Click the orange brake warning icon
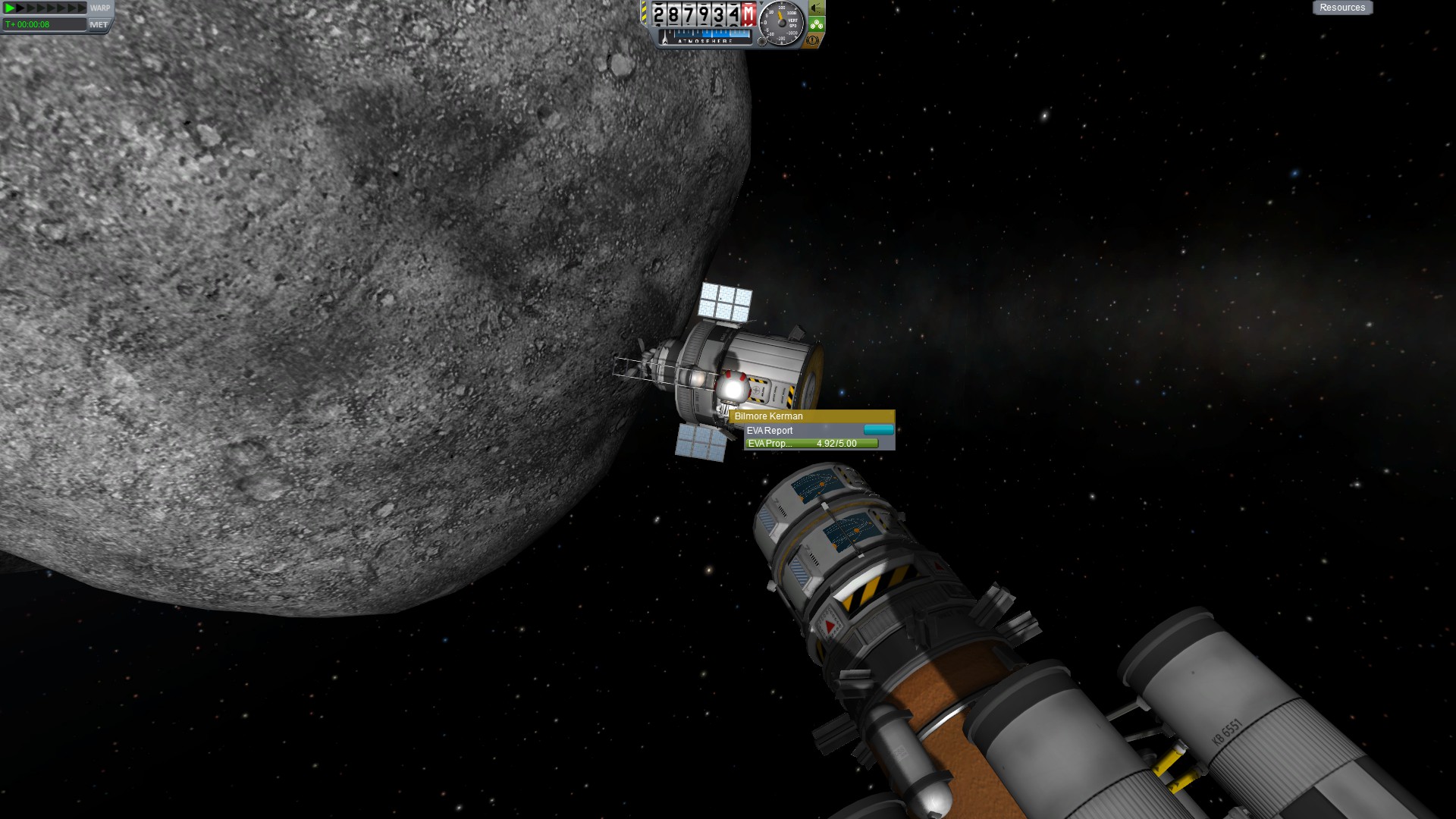 tap(813, 40)
